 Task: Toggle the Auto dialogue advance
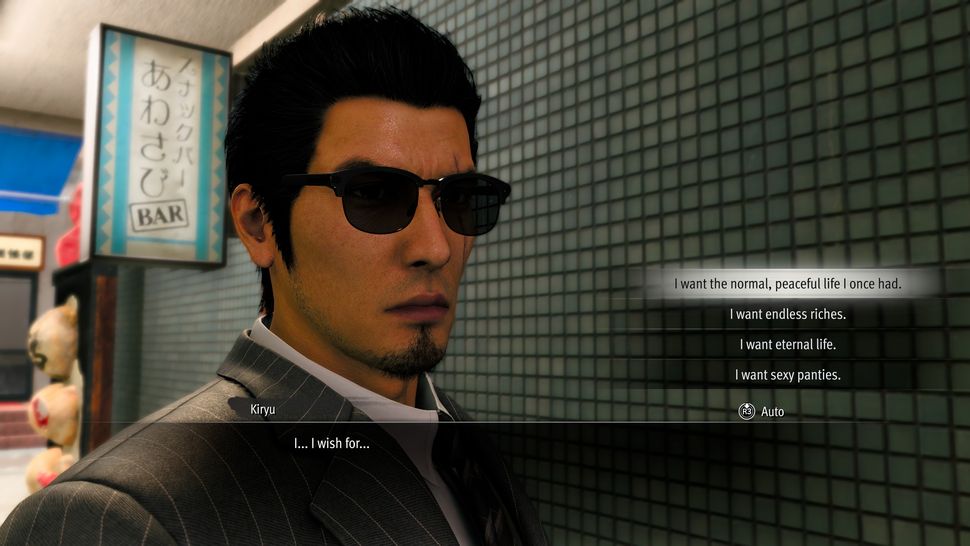[x=762, y=411]
